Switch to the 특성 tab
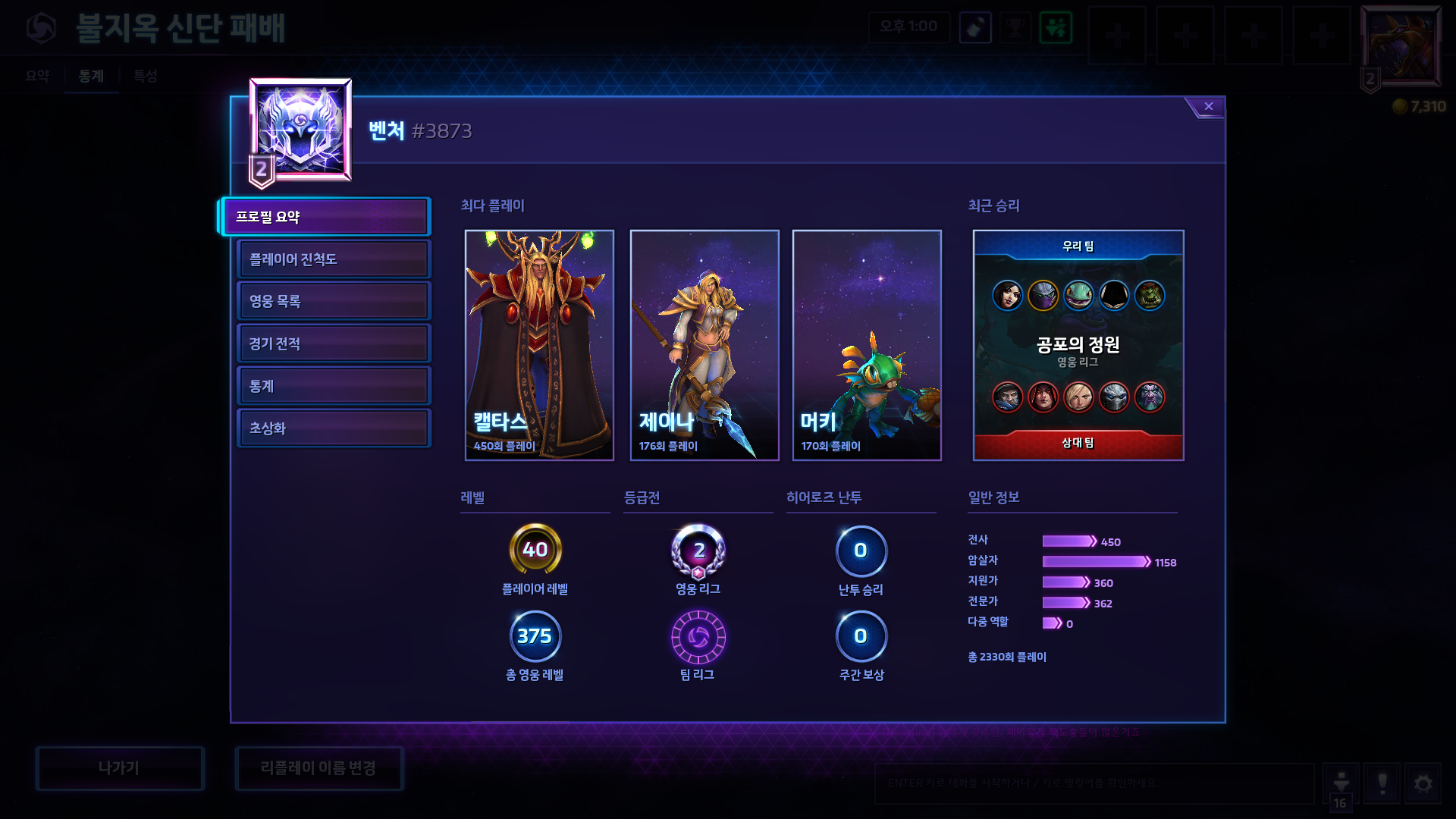Image resolution: width=1456 pixels, height=819 pixels. pyautogui.click(x=145, y=76)
